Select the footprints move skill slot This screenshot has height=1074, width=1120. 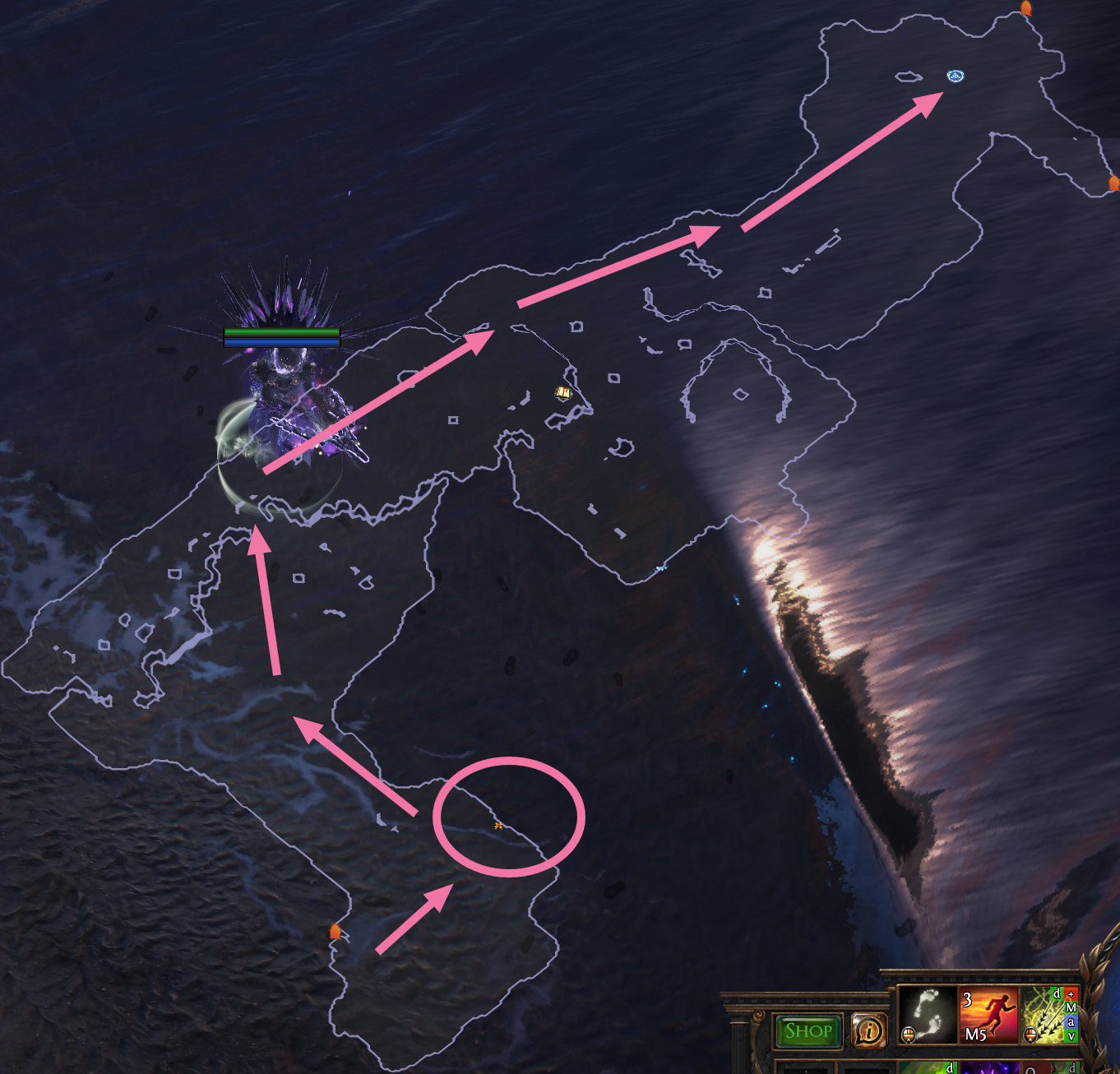point(927,1015)
